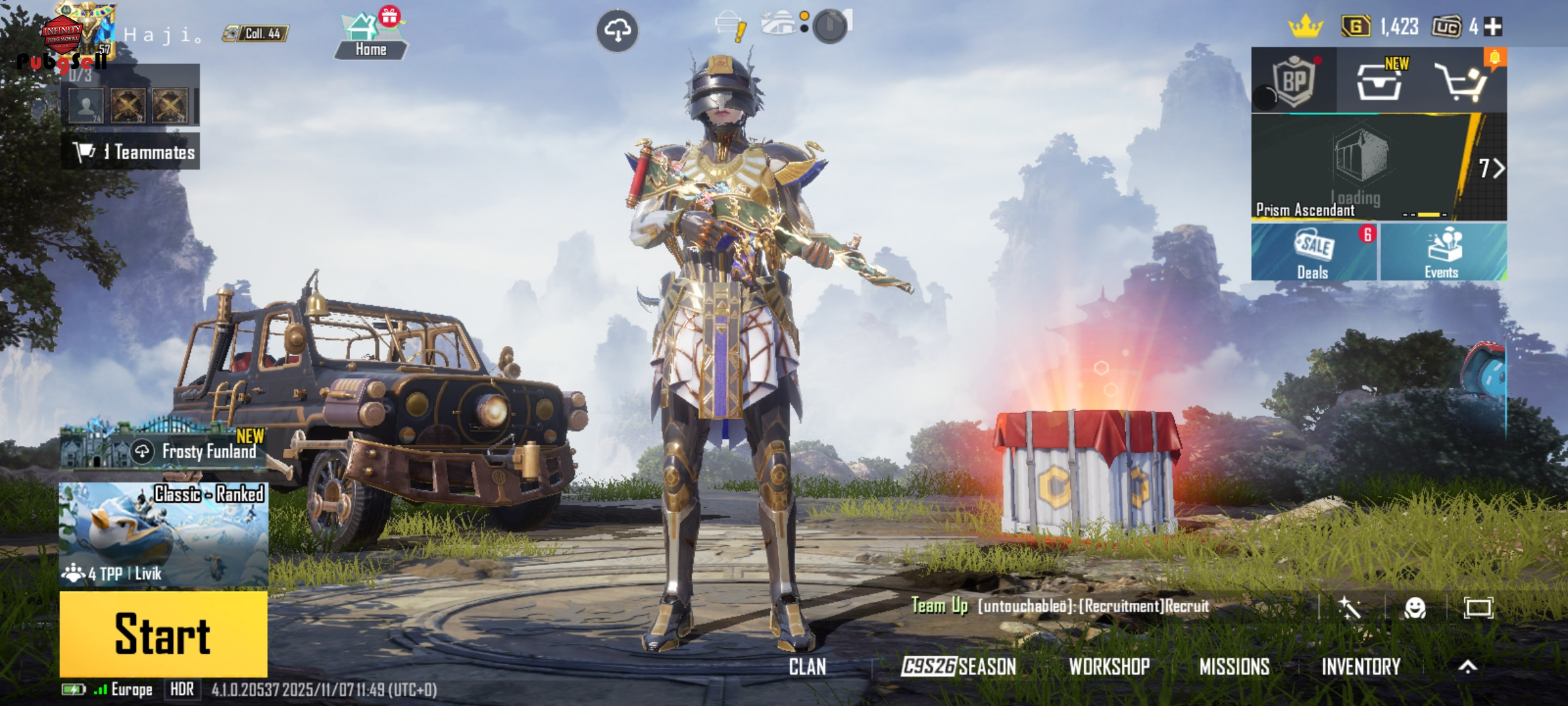
Task: Open the emote smiley face icon
Action: coord(1414,608)
